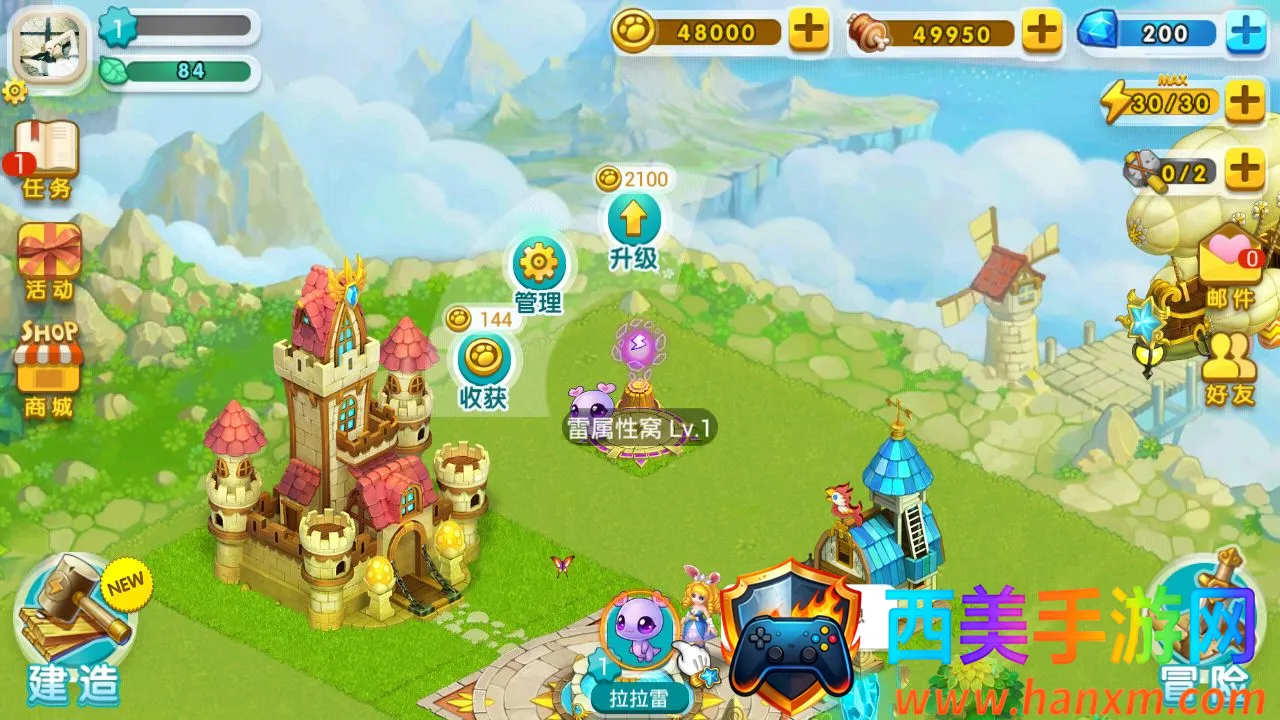
Task: Purchase blue diamonds with plus button
Action: 1245,32
